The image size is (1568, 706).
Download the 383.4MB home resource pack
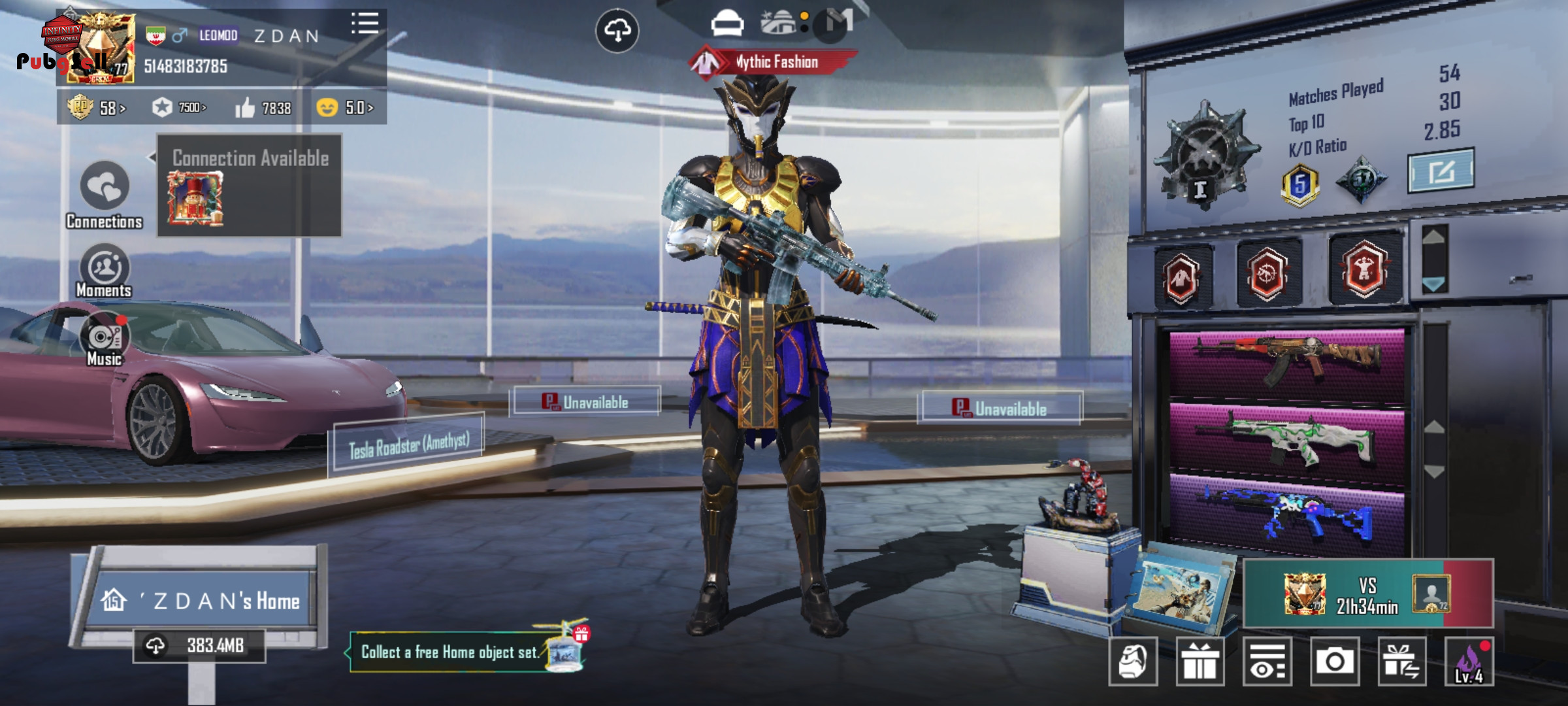tap(199, 646)
